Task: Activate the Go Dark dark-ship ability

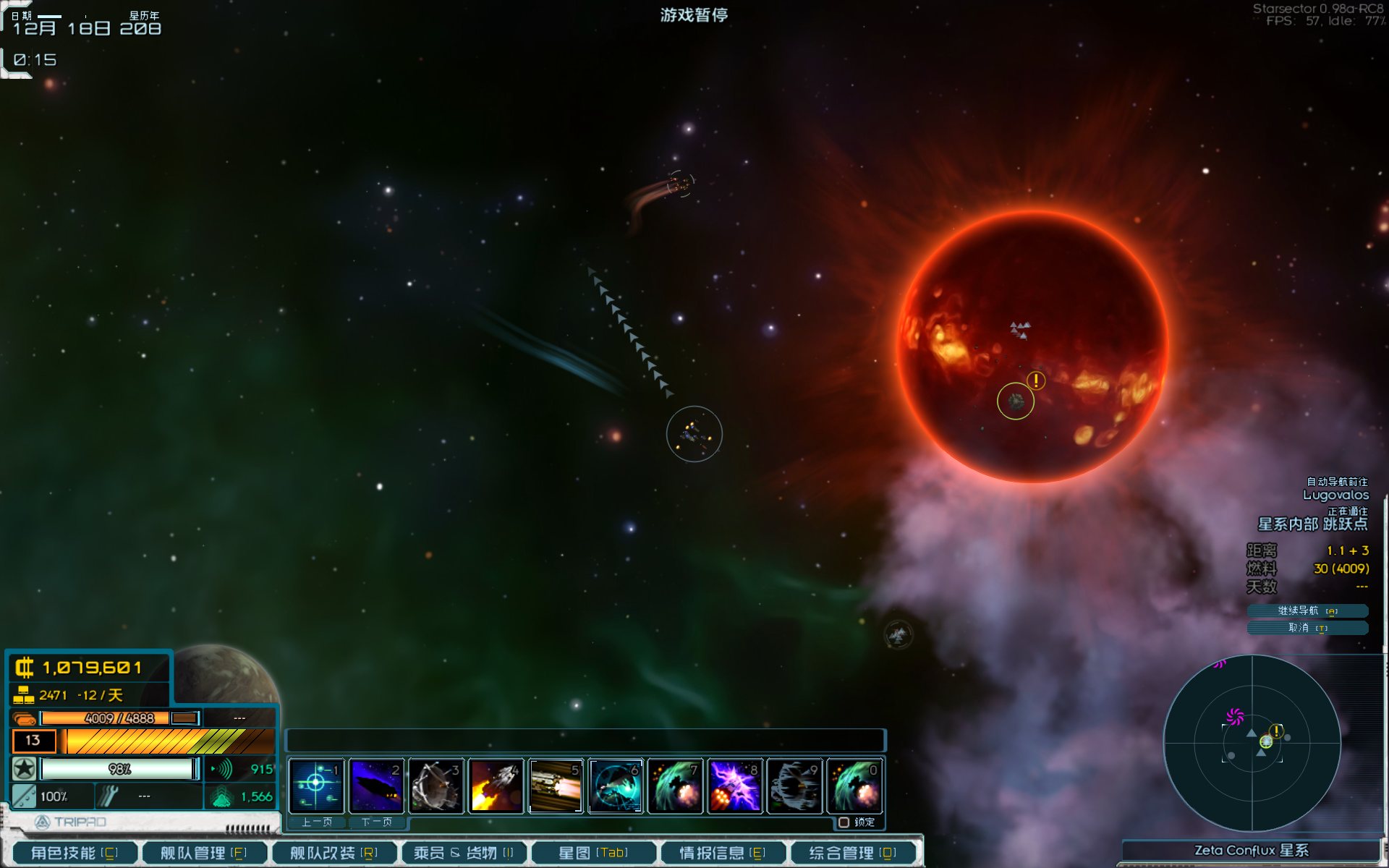Action: [x=376, y=786]
